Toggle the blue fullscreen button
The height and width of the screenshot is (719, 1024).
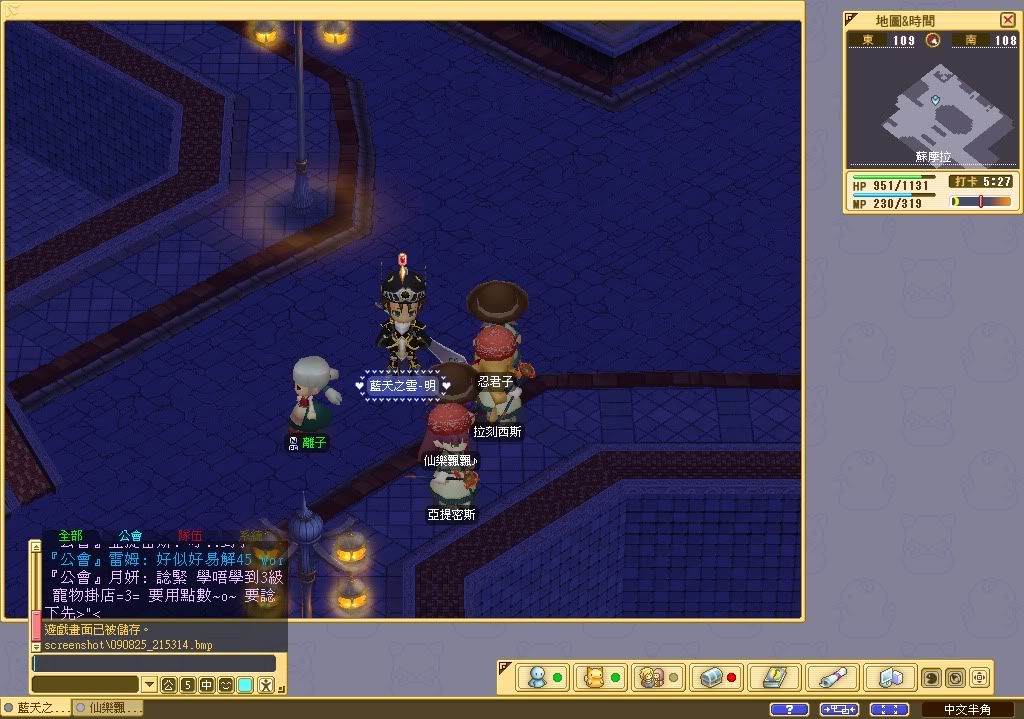889,709
